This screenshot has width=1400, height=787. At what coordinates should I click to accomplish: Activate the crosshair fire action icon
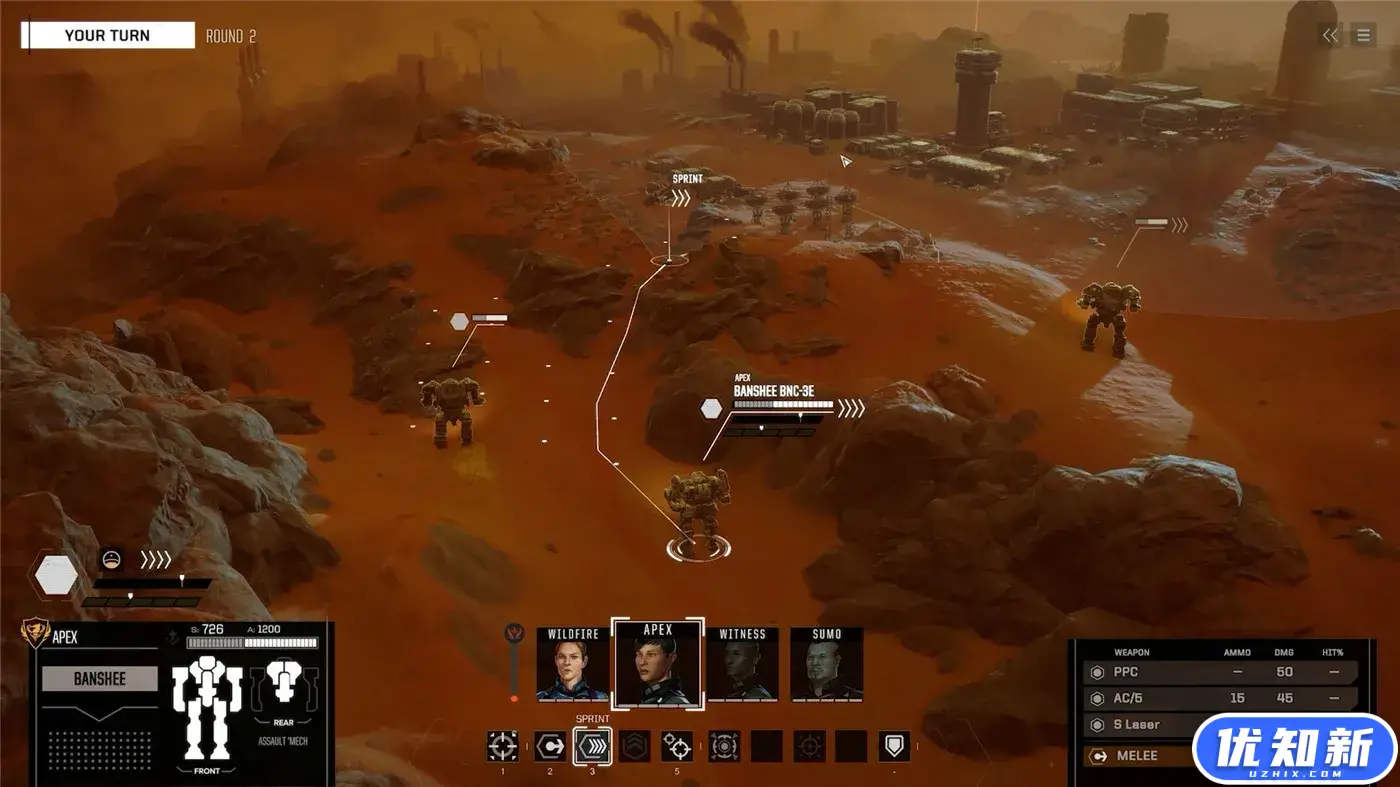click(502, 746)
